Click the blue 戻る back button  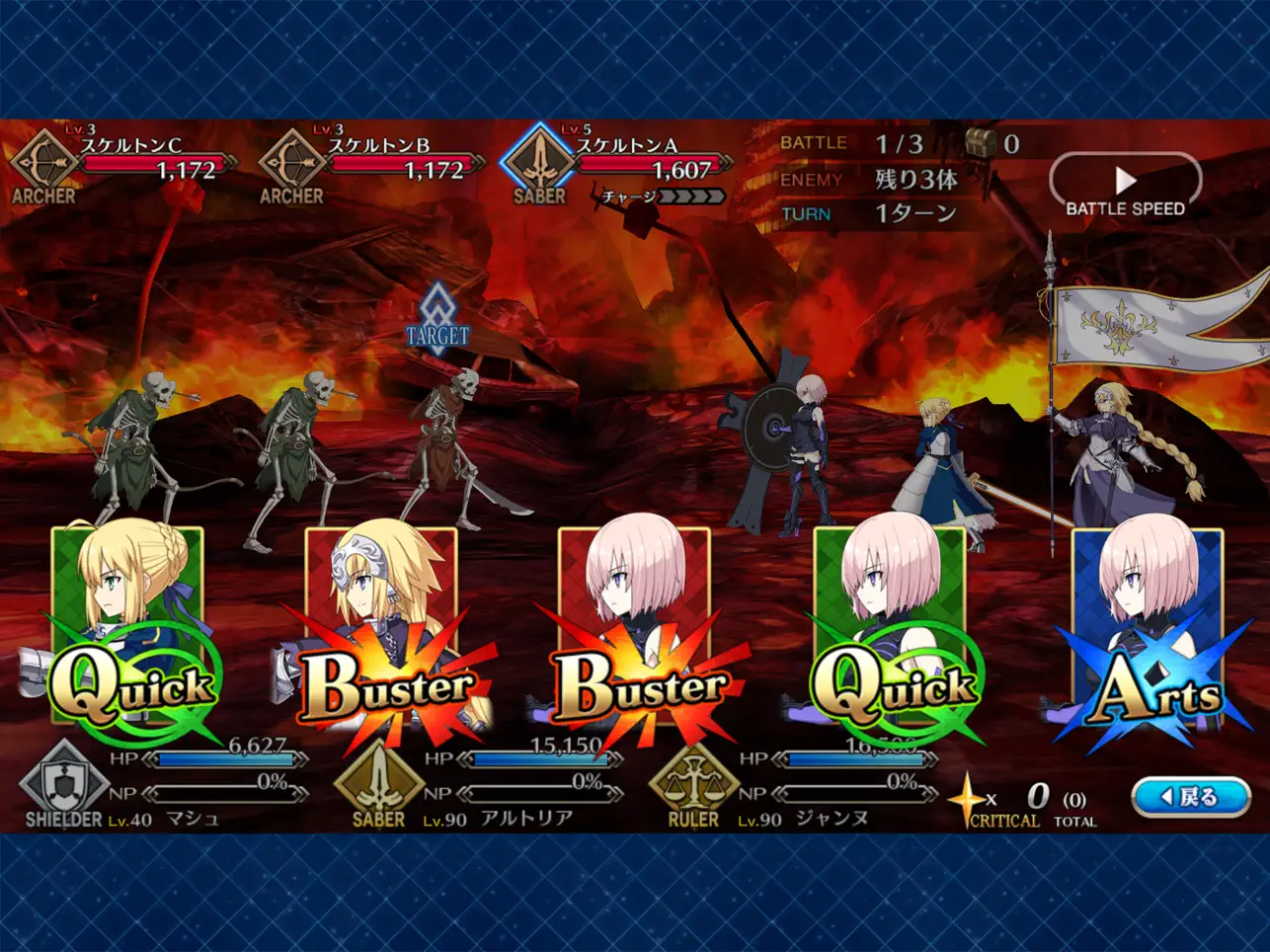point(1189,797)
